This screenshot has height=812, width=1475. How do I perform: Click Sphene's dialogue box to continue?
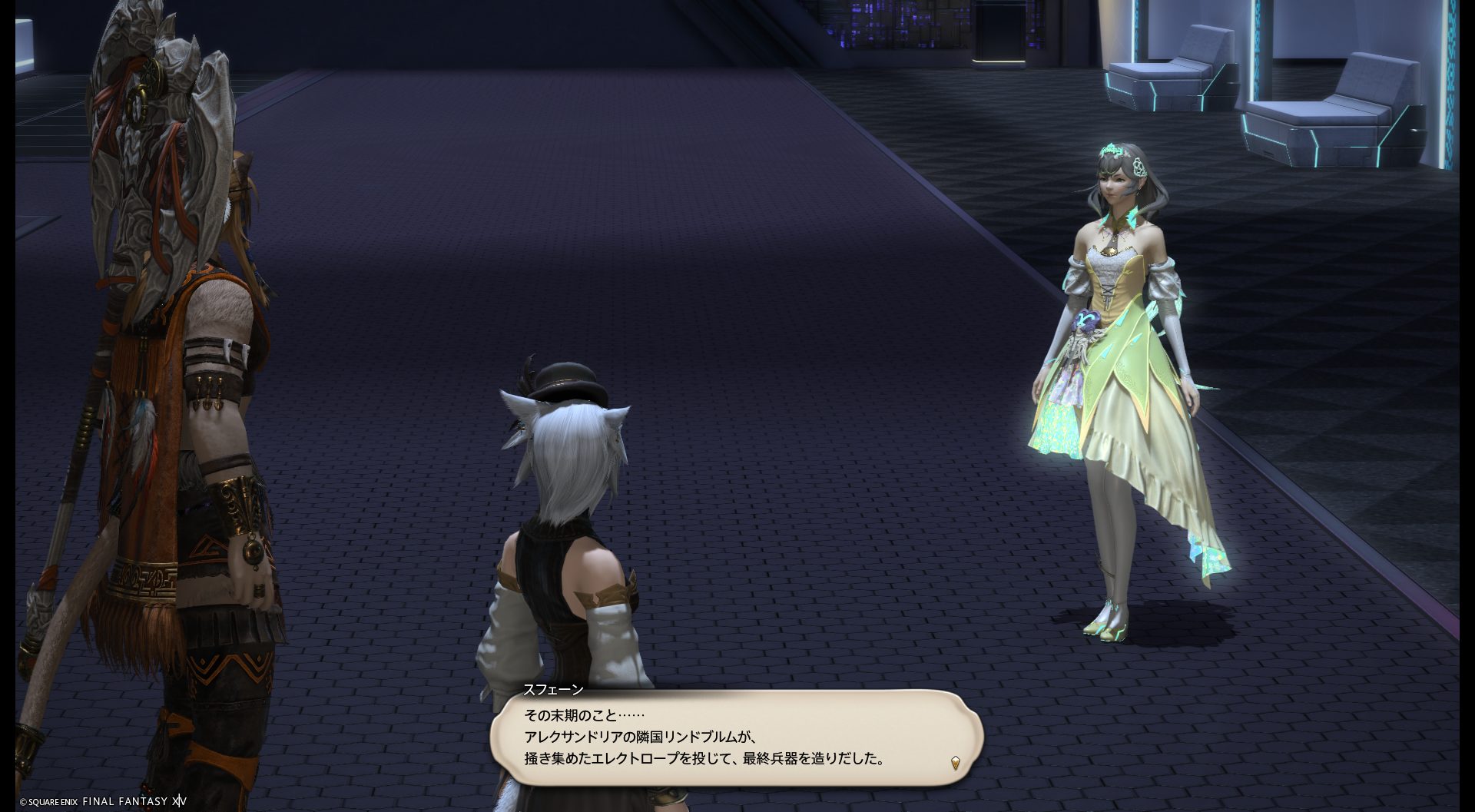pyautogui.click(x=736, y=737)
